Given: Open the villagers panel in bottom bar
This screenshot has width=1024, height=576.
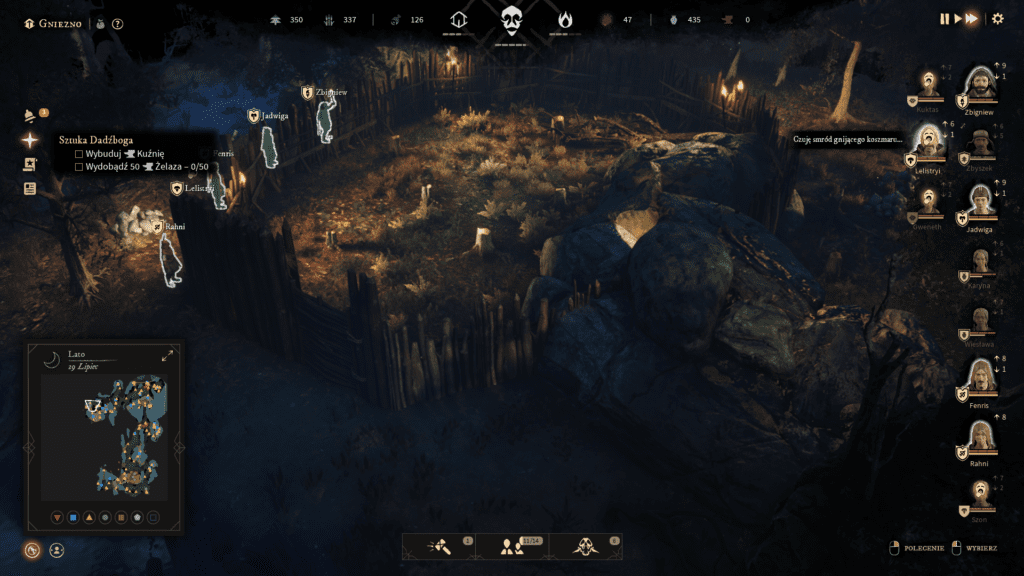Looking at the screenshot, I should click(x=512, y=546).
